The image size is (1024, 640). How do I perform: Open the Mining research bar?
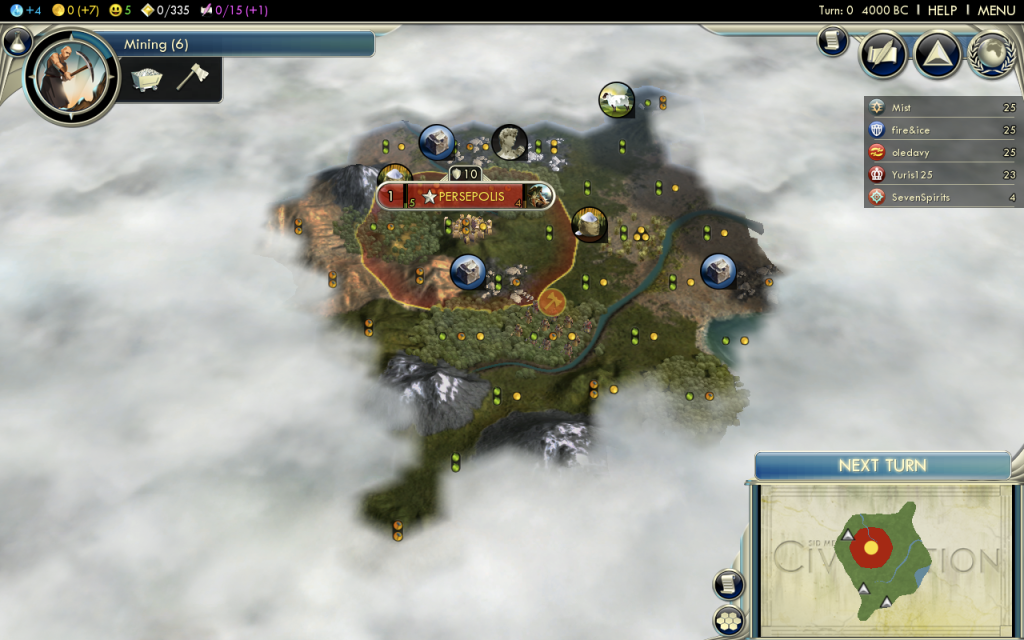coord(245,44)
